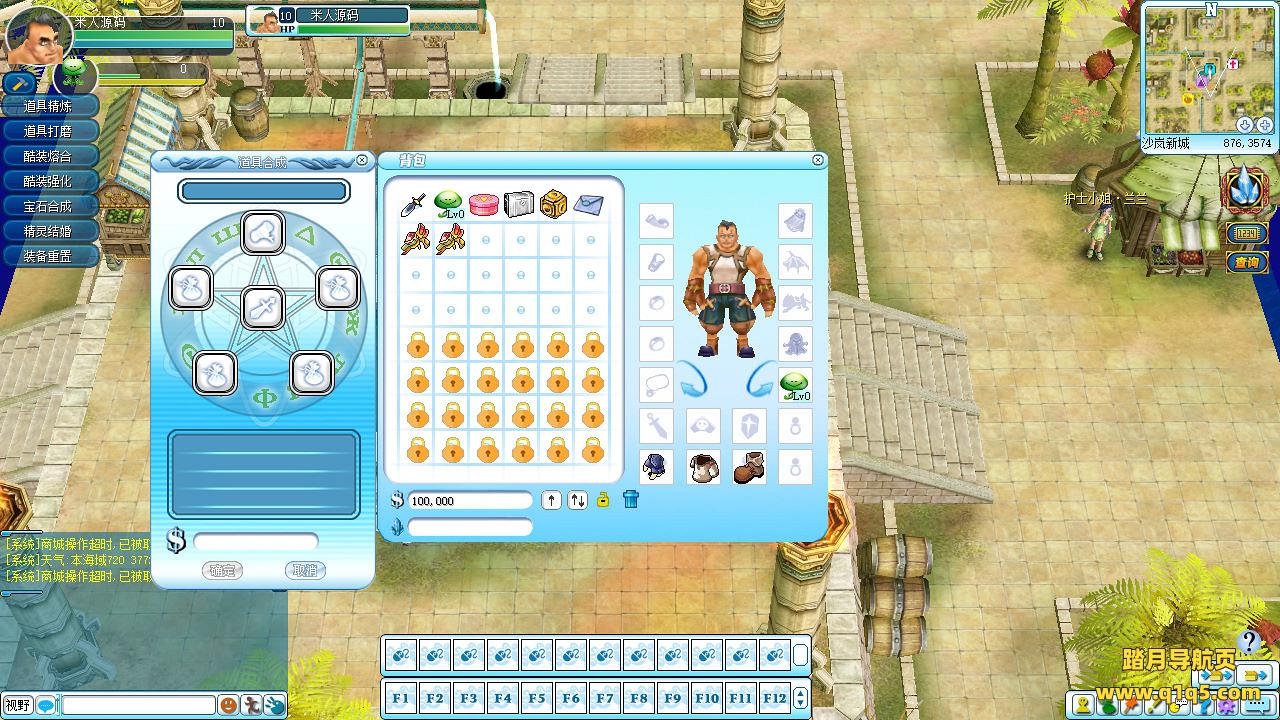Image resolution: width=1280 pixels, height=720 pixels.
Task: Click the trash can delete button
Action: 631,499
